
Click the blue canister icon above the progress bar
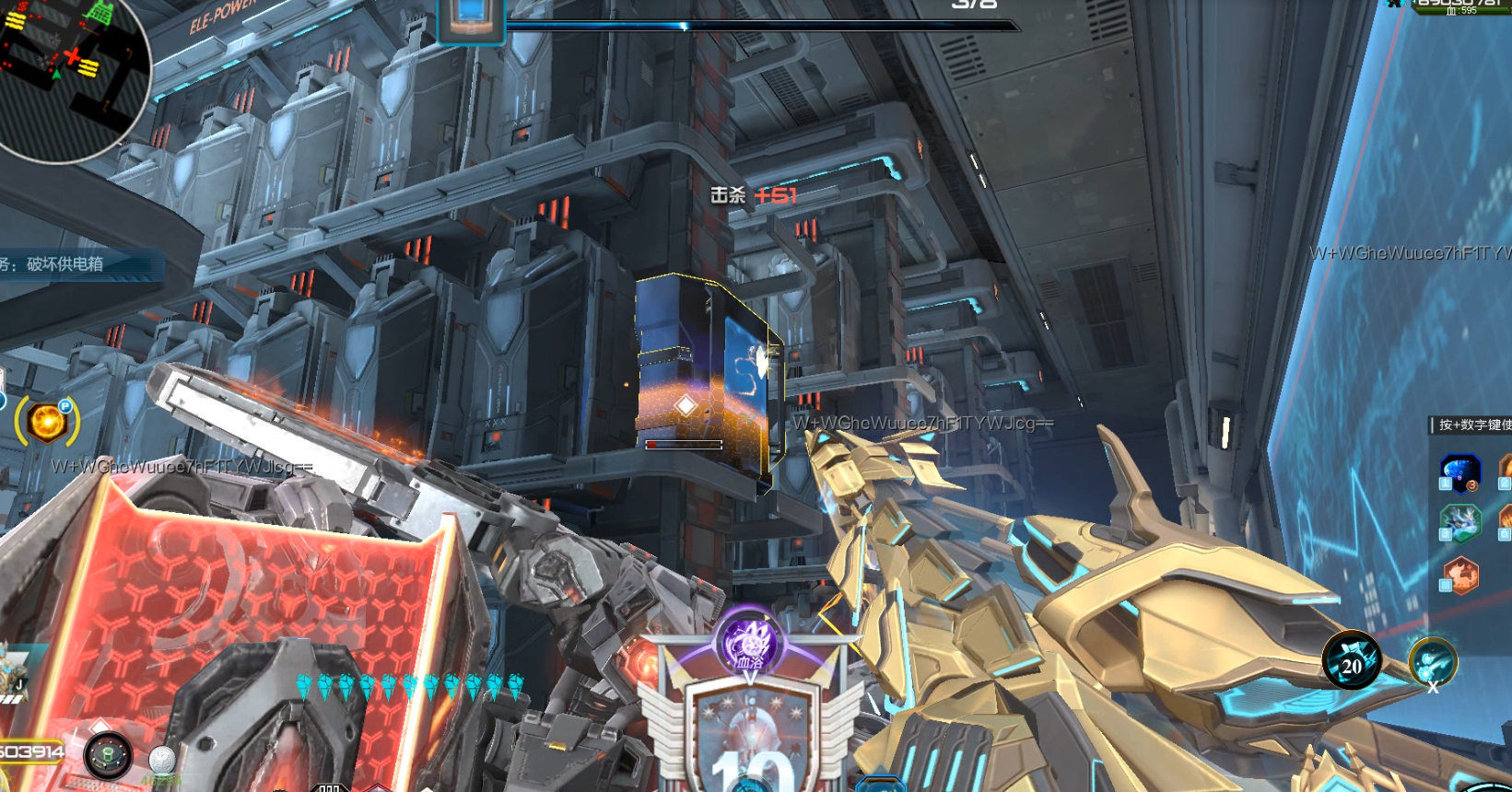[x=471, y=18]
